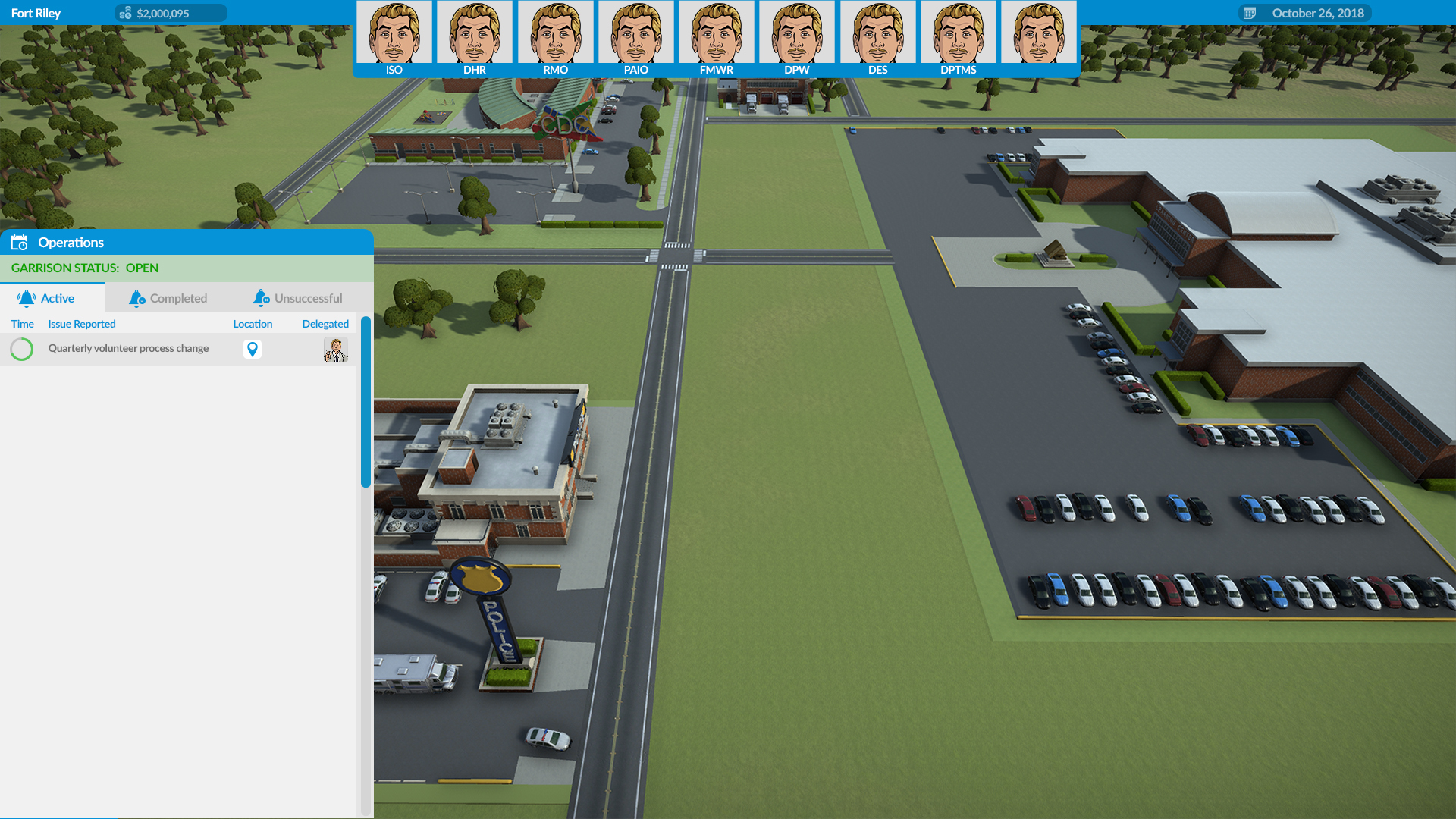Screen dimensions: 1456x819
Task: Show the Unsuccessful issues tab
Action: pos(298,298)
